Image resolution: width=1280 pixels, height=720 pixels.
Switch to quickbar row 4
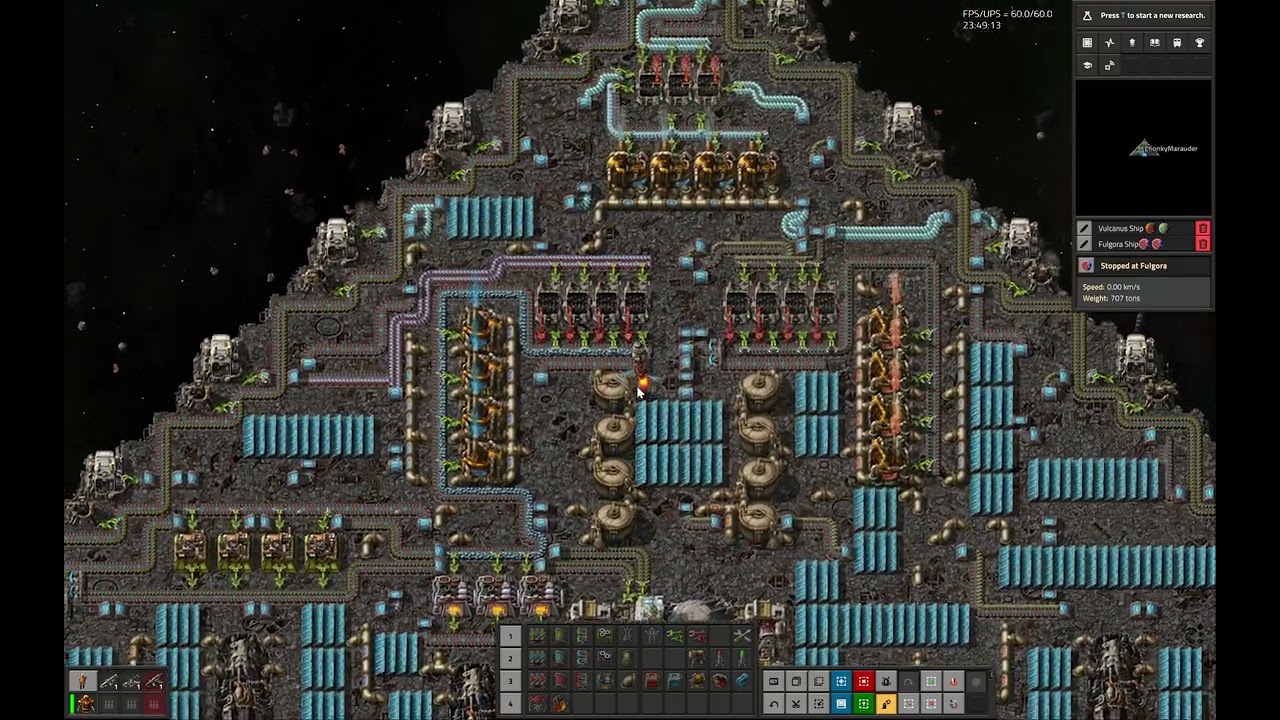(510, 704)
